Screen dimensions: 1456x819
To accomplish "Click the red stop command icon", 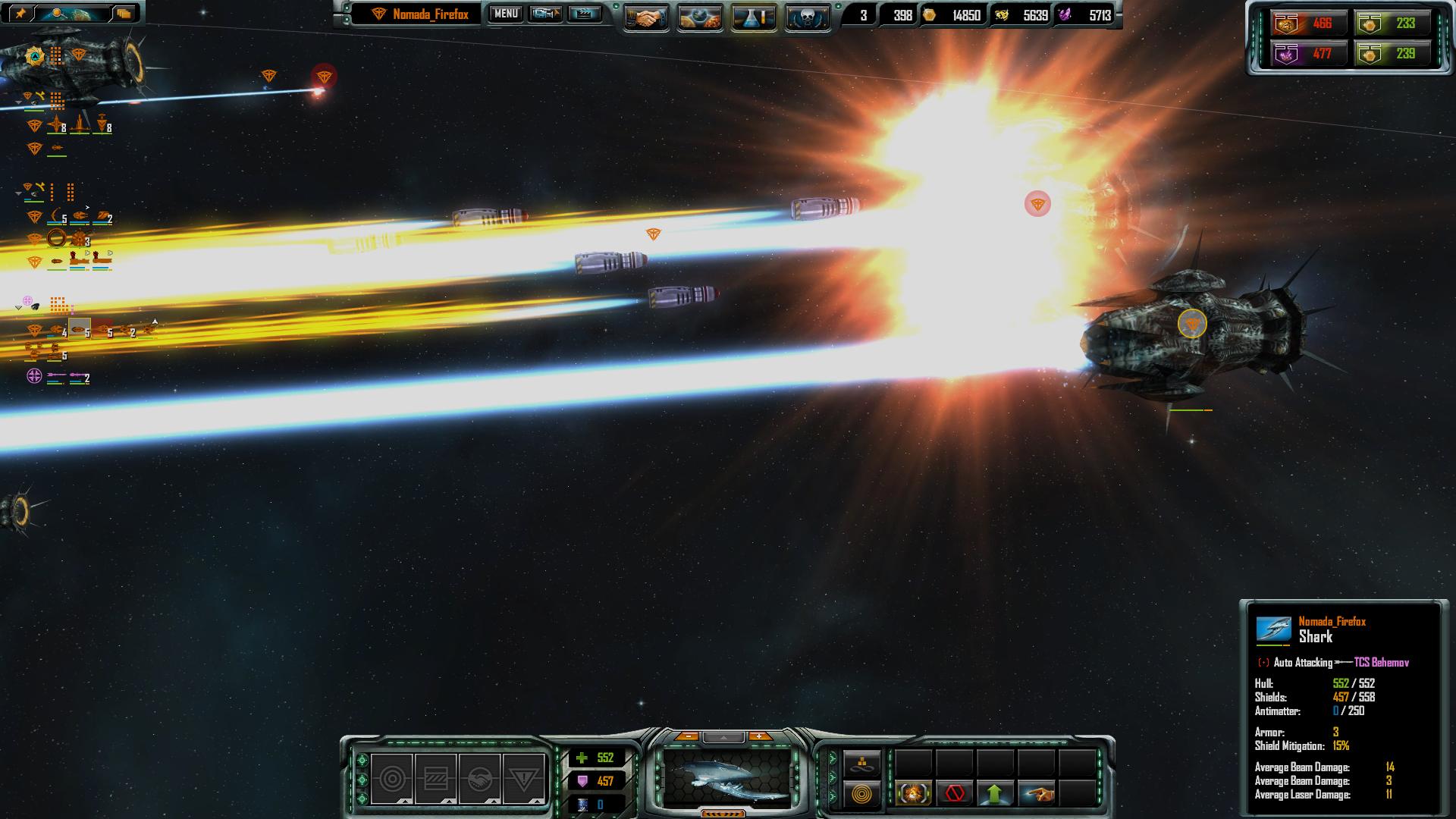I will pos(955,794).
